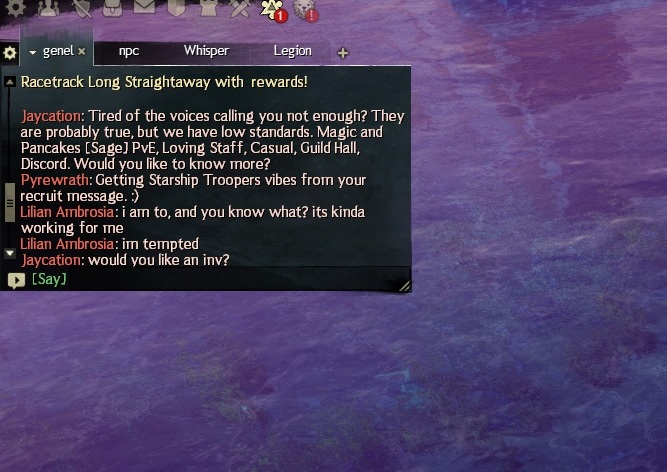This screenshot has height=472, width=667.
Task: Open the genel tab dropdown arrow
Action: [x=33, y=52]
